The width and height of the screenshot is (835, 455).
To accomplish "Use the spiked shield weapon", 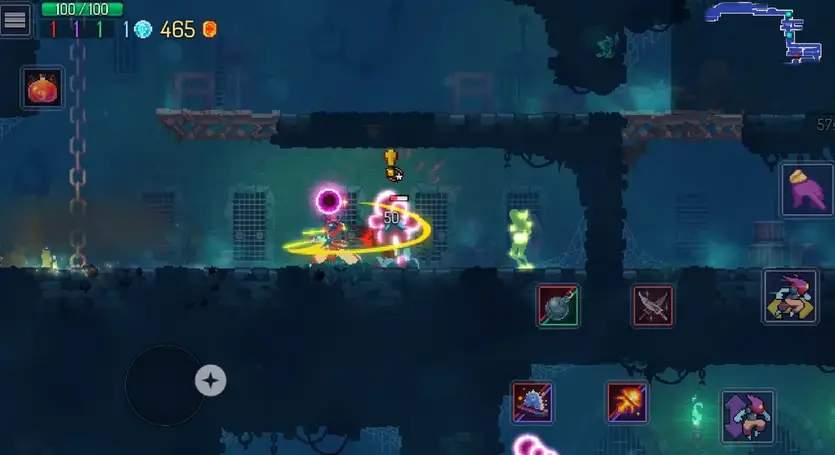I will coord(532,401).
